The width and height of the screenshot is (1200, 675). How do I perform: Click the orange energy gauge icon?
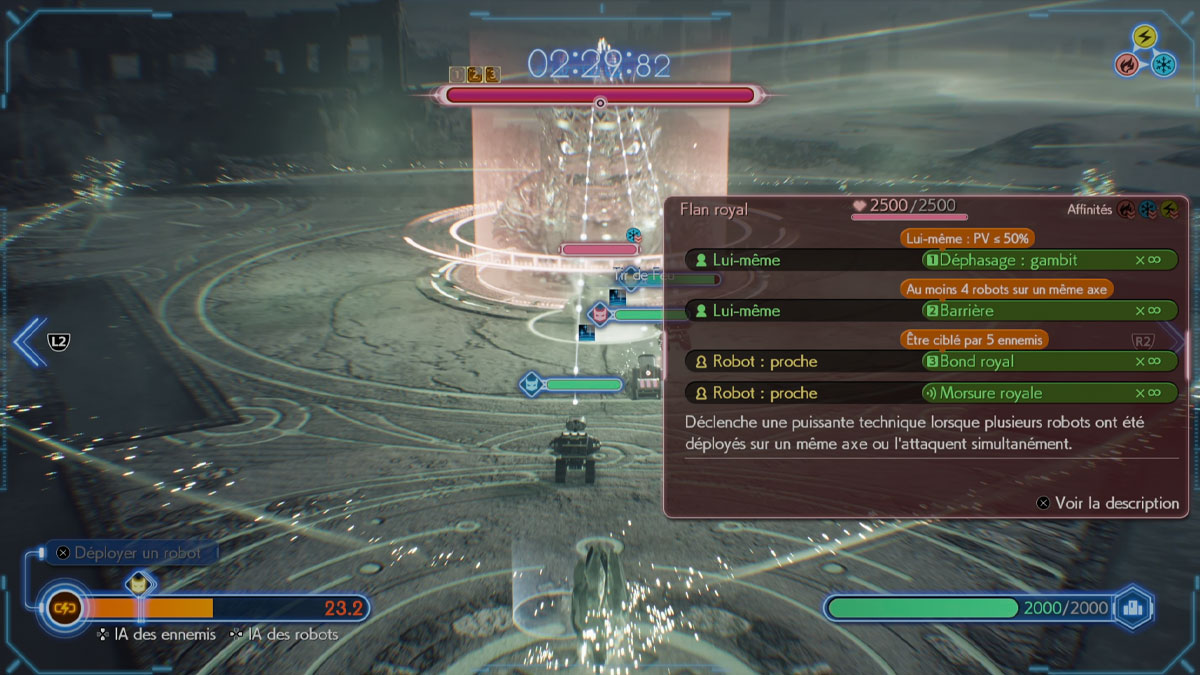[64, 607]
